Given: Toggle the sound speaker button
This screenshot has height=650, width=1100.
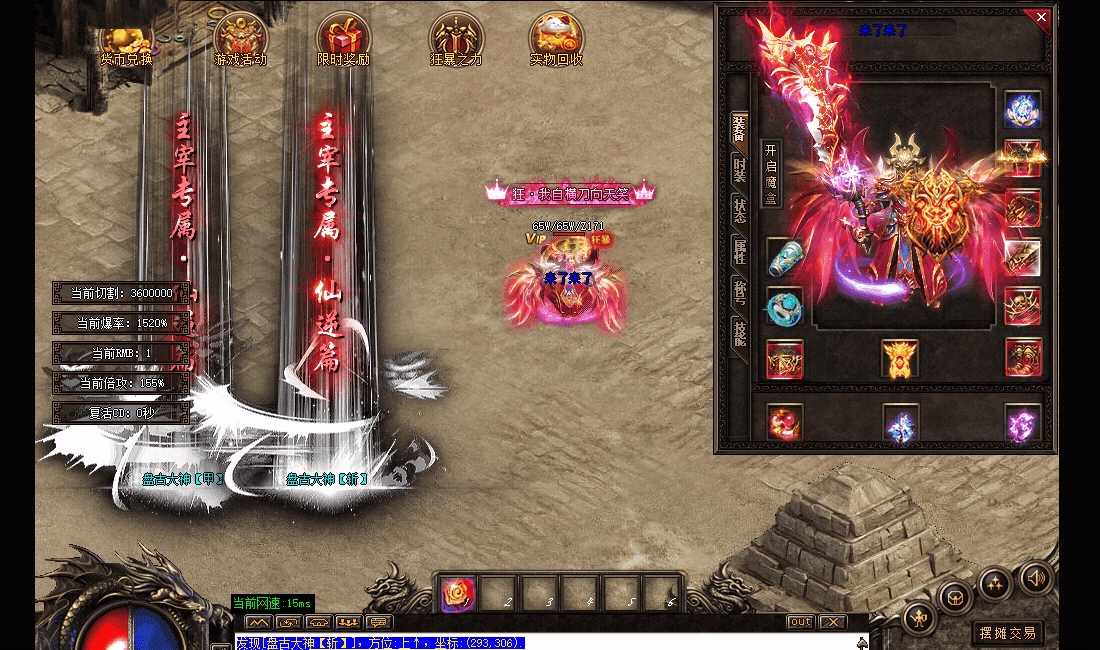Looking at the screenshot, I should [x=1036, y=578].
